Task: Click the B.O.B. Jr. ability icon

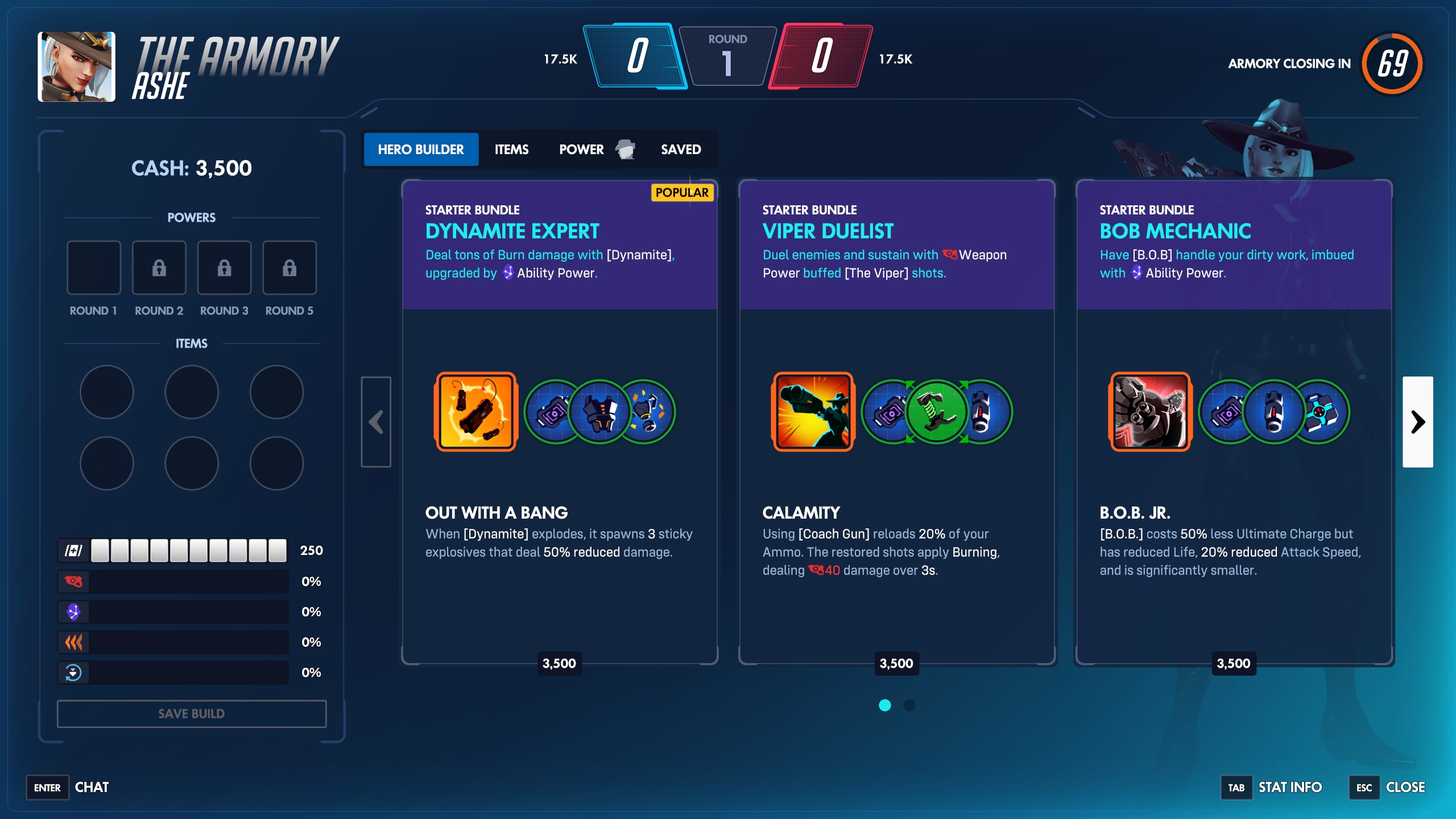Action: click(1149, 411)
